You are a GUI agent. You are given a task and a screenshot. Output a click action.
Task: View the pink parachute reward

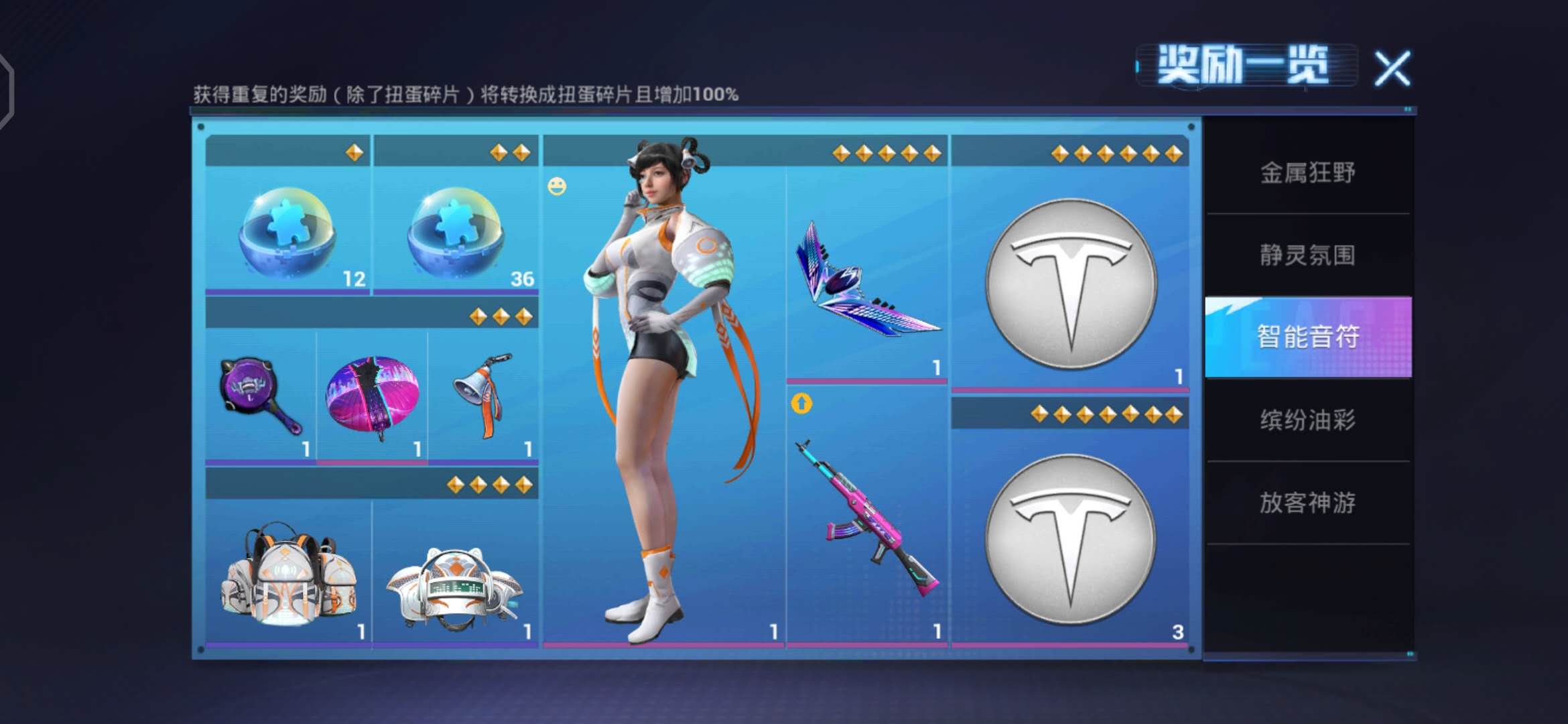(372, 396)
